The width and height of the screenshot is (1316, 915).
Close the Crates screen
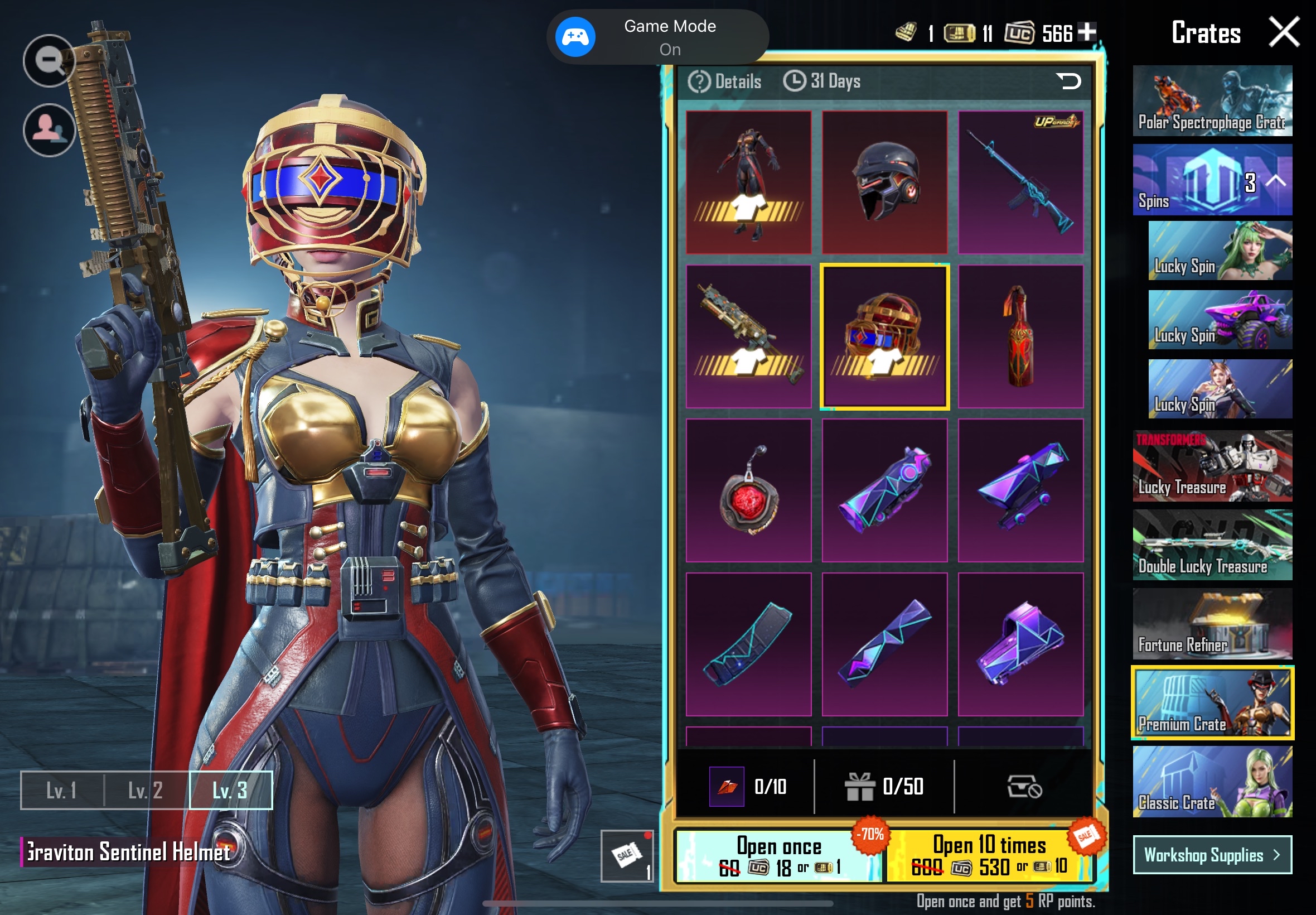coord(1284,32)
